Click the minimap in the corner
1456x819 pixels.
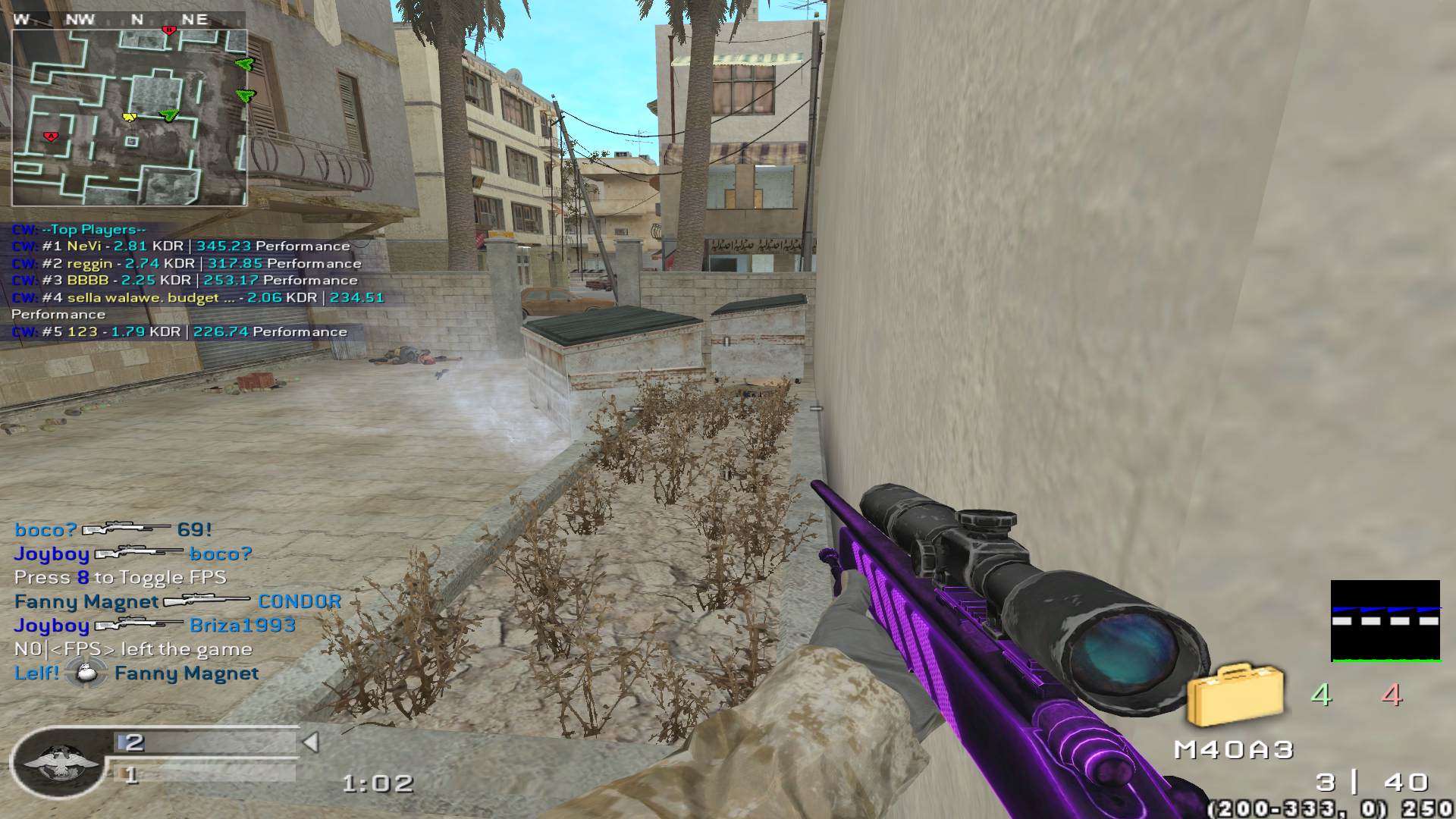[x=129, y=118]
